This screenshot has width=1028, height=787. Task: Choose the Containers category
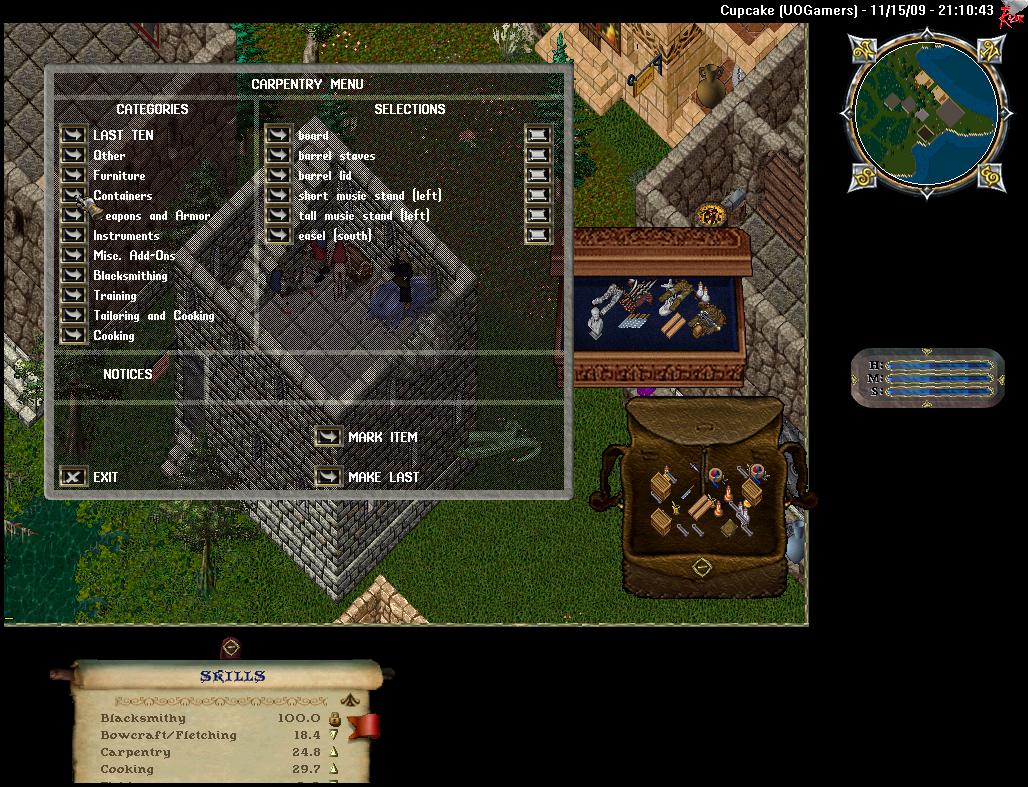coord(73,195)
